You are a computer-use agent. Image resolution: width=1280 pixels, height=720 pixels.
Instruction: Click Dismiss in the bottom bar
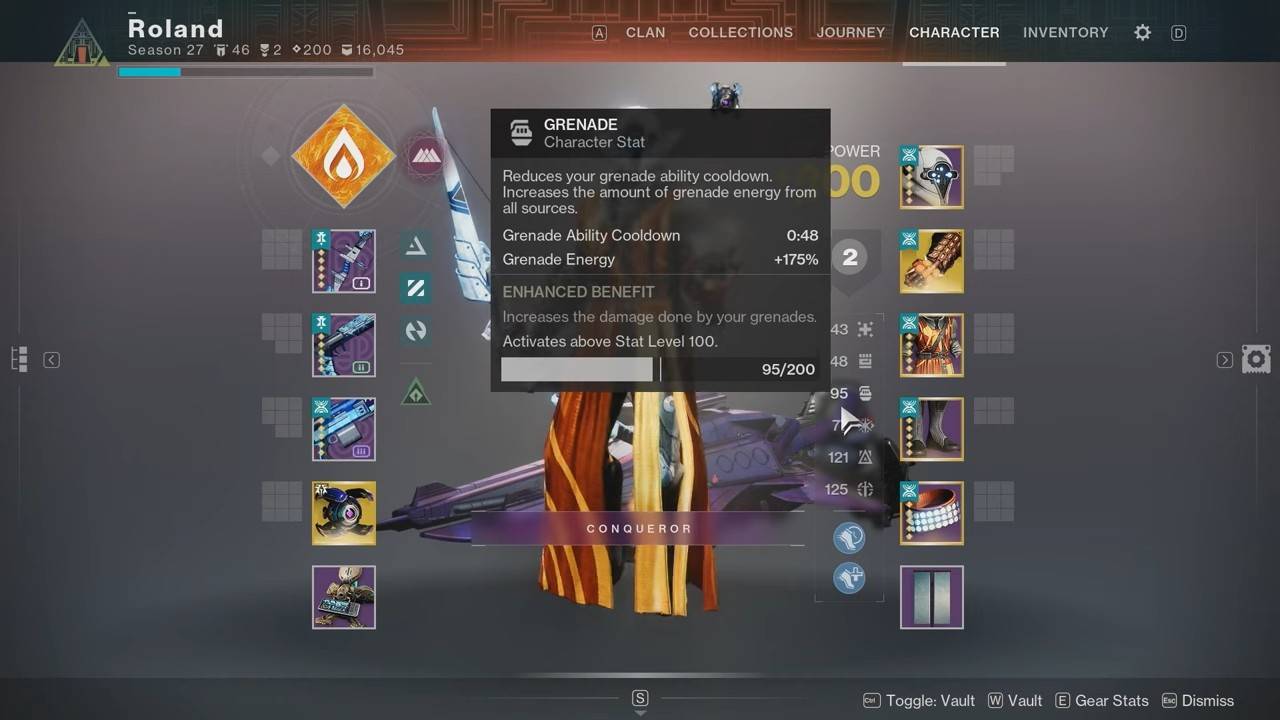(x=1207, y=700)
